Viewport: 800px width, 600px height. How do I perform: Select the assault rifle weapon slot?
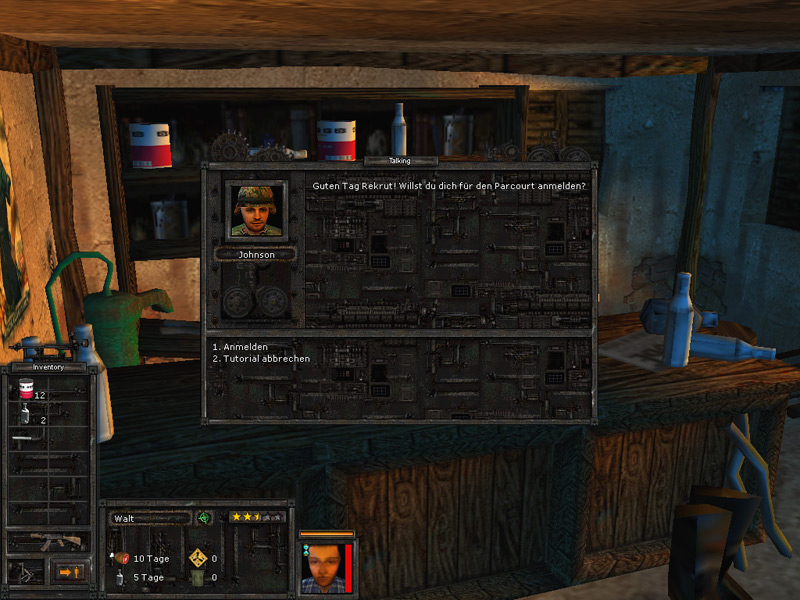[x=49, y=541]
